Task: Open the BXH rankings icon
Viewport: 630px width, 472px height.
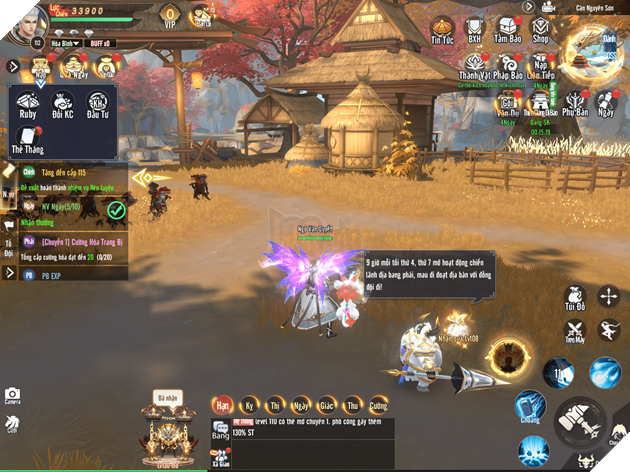Action: [x=476, y=28]
